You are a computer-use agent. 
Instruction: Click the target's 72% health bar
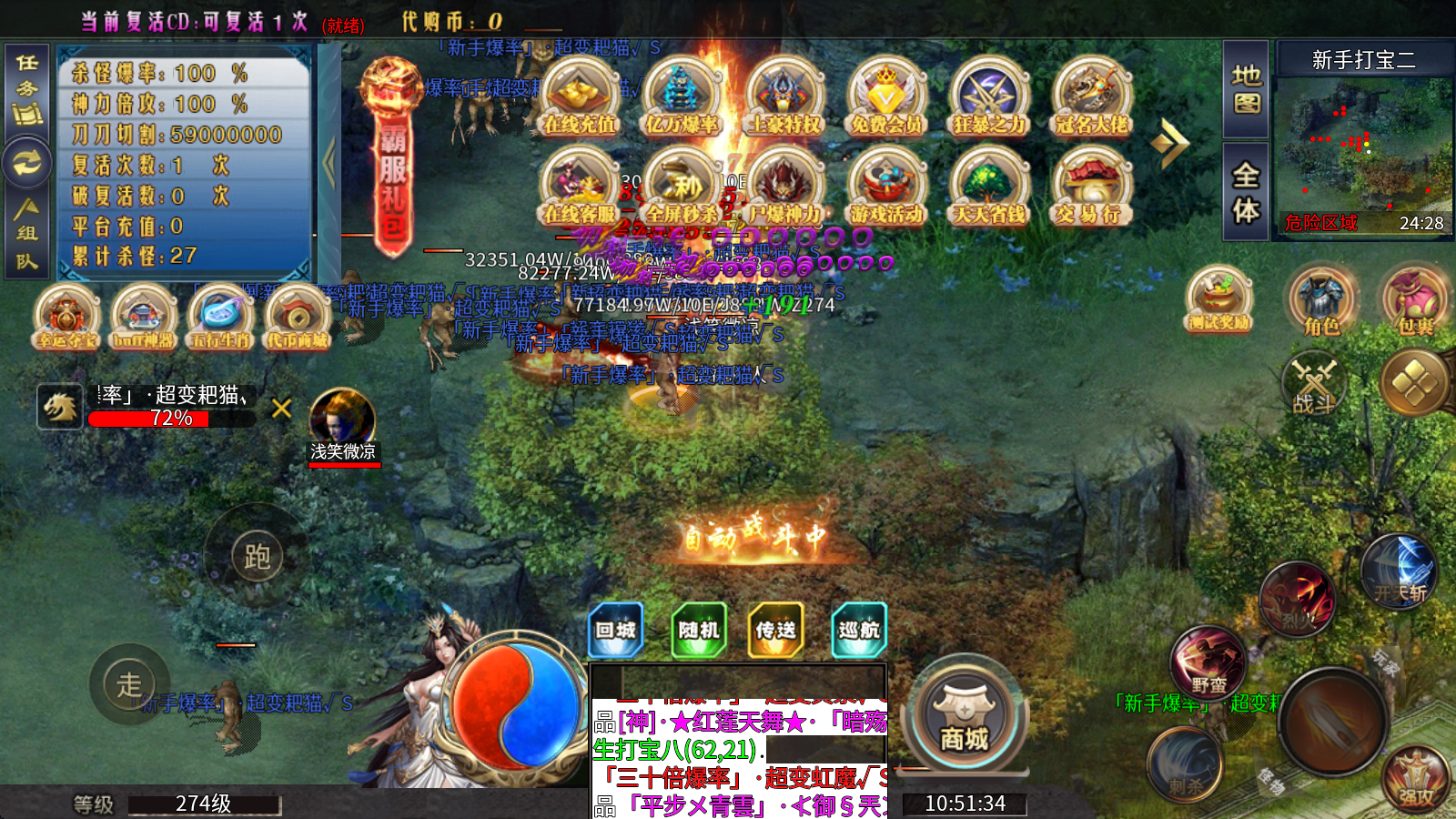[x=173, y=420]
